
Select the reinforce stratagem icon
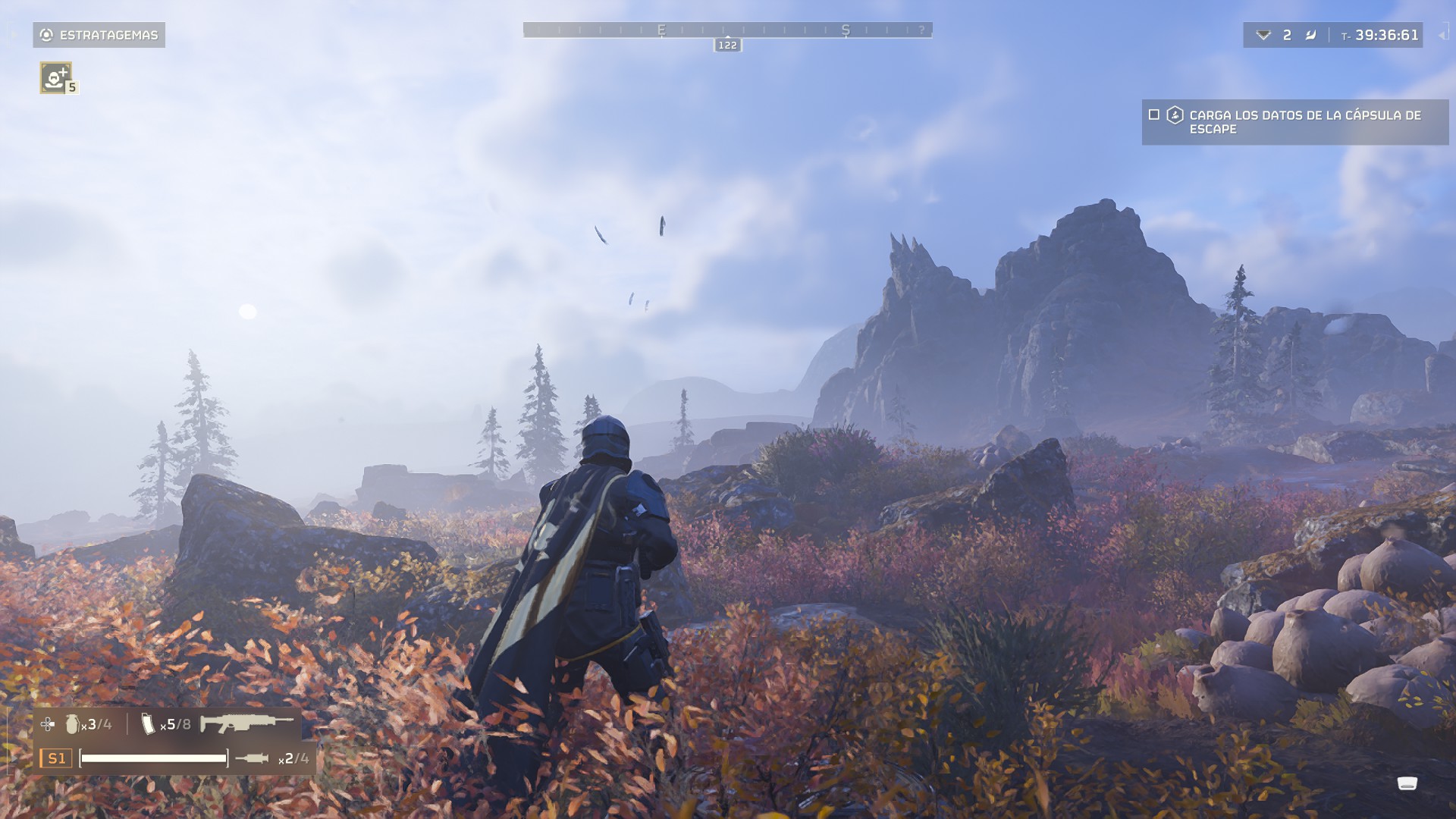coord(56,77)
